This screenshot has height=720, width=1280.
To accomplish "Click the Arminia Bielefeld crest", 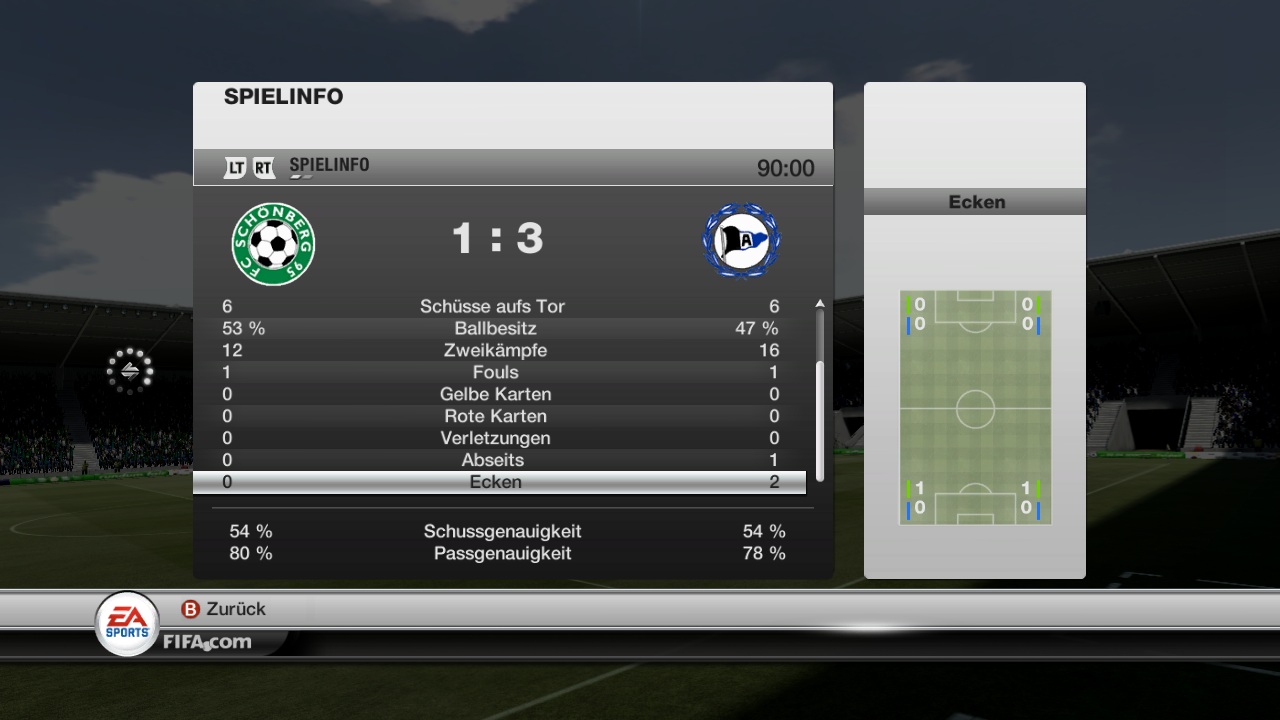I will pyautogui.click(x=741, y=242).
